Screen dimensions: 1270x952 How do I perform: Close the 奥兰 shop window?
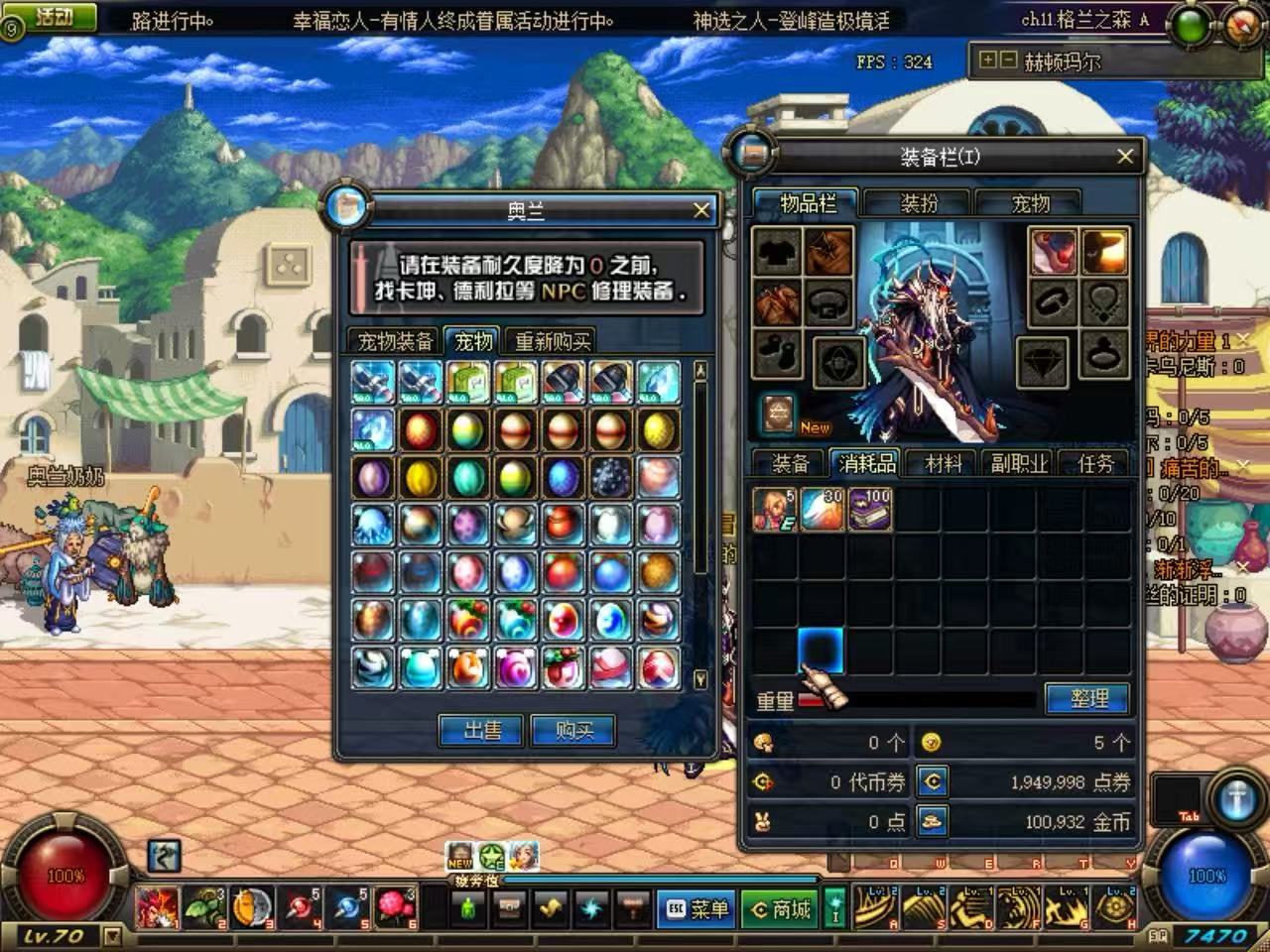(x=700, y=210)
